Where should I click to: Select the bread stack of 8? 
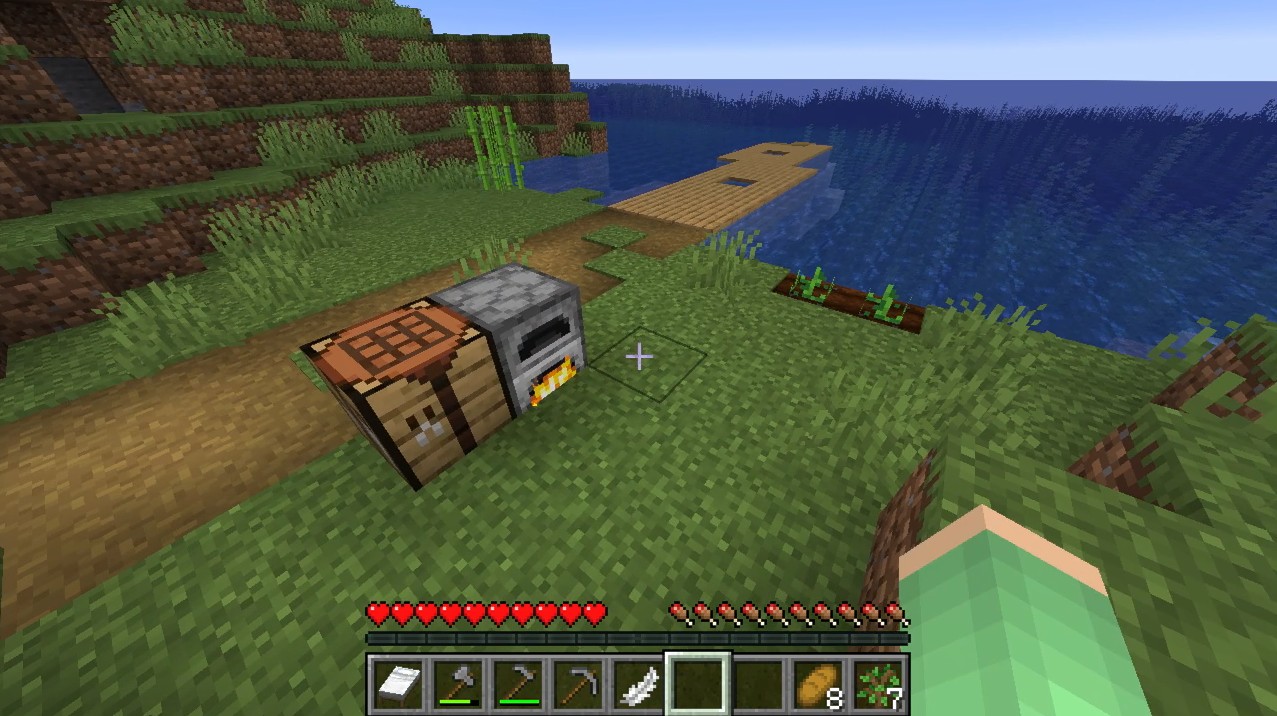tap(819, 684)
